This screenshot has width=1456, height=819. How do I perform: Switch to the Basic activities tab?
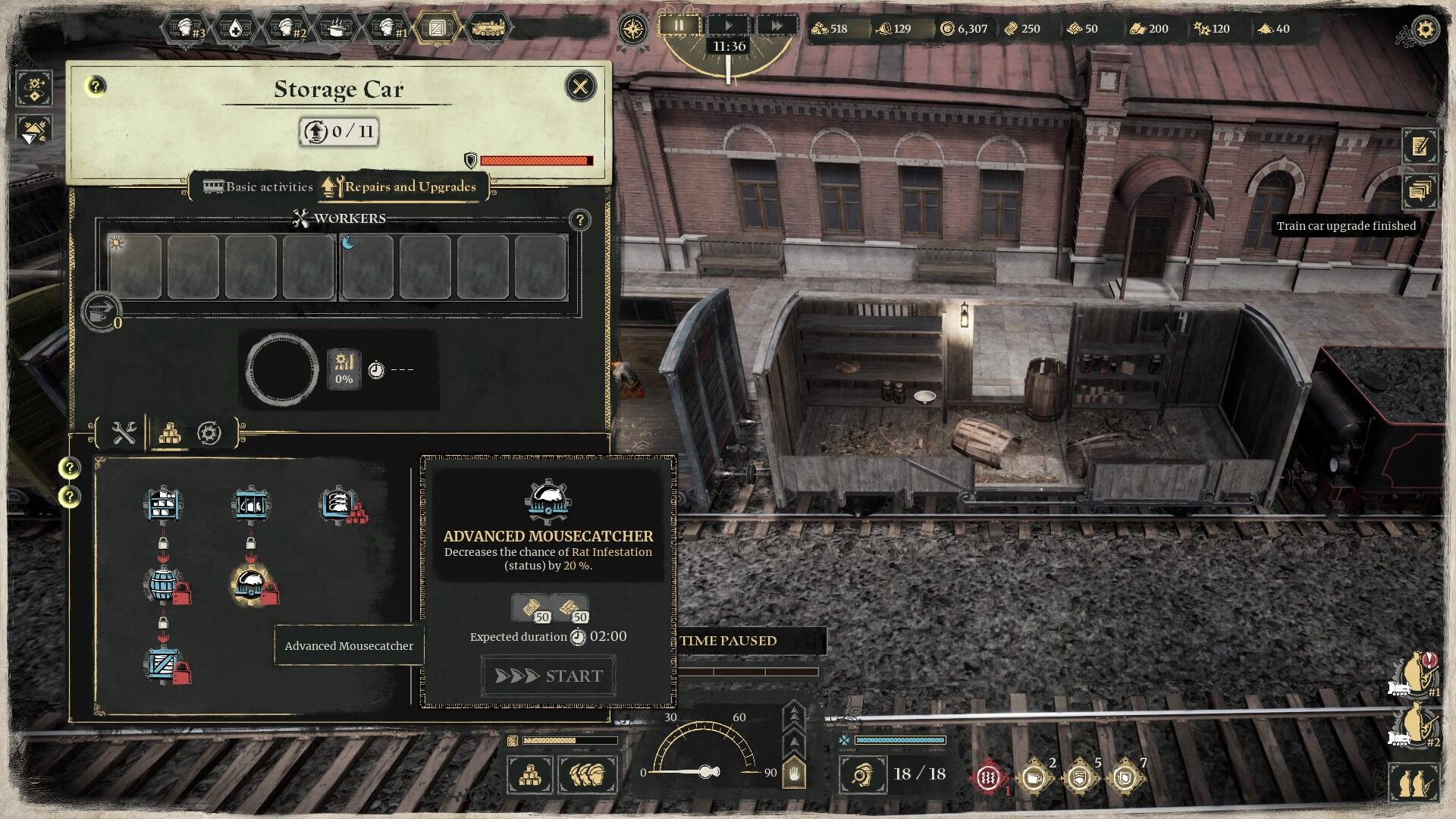click(259, 187)
